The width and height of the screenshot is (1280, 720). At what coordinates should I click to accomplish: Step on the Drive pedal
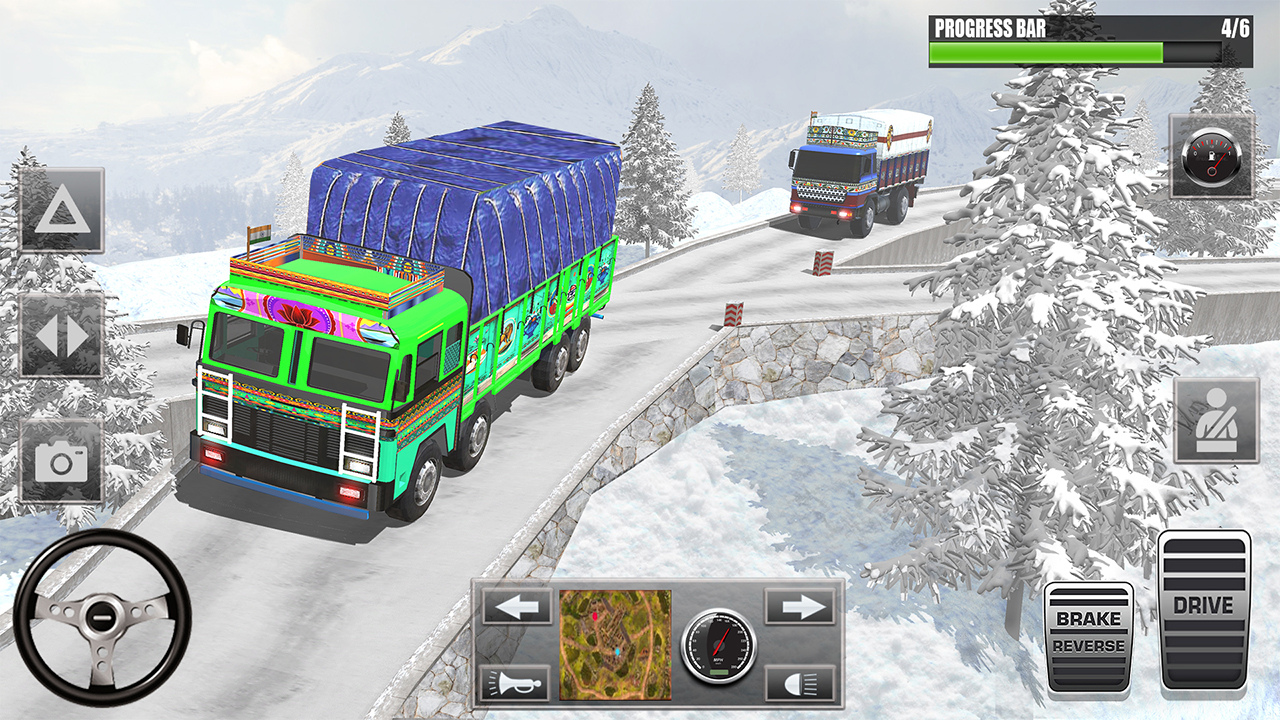pyautogui.click(x=1204, y=611)
